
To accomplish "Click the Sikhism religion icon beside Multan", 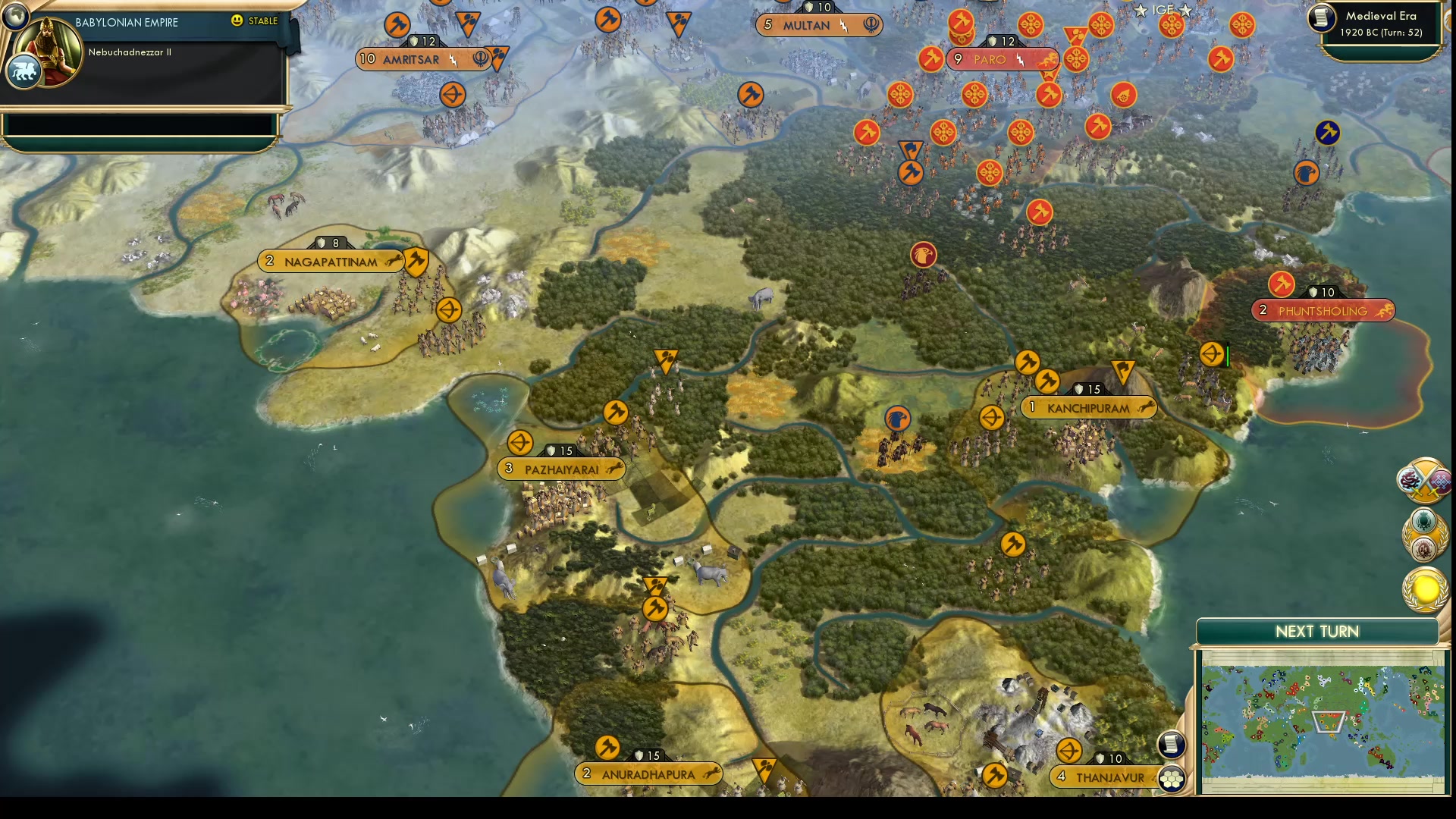I will click(870, 25).
